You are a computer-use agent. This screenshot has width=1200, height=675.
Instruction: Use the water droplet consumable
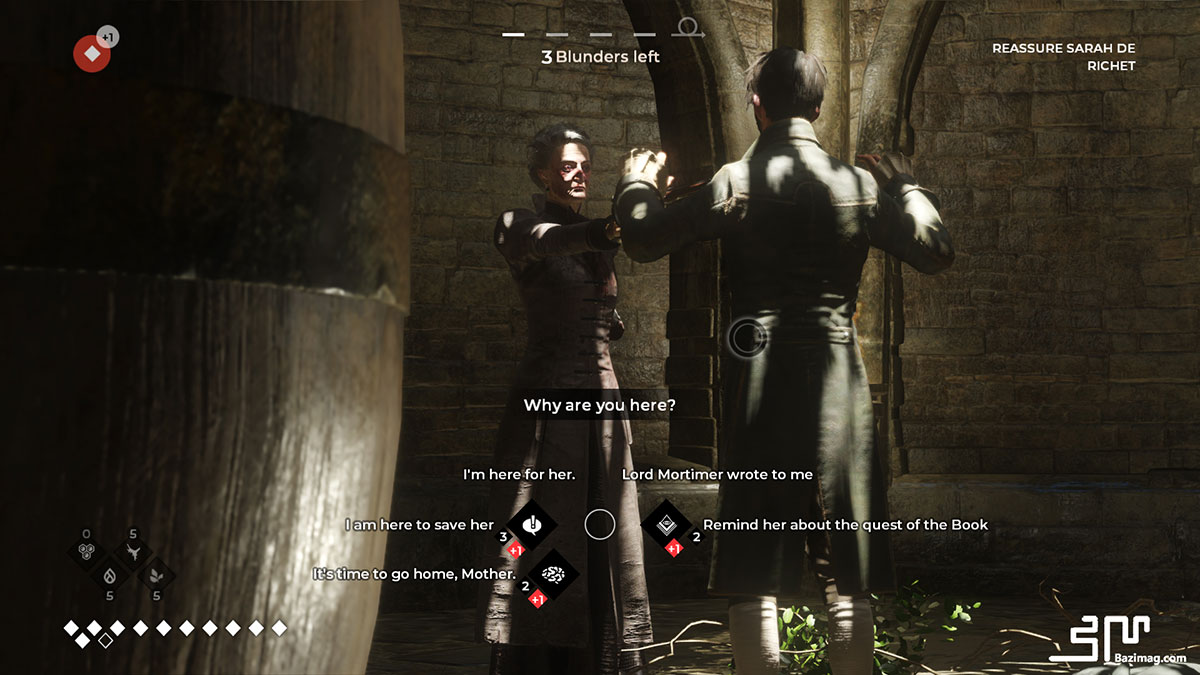[x=109, y=575]
